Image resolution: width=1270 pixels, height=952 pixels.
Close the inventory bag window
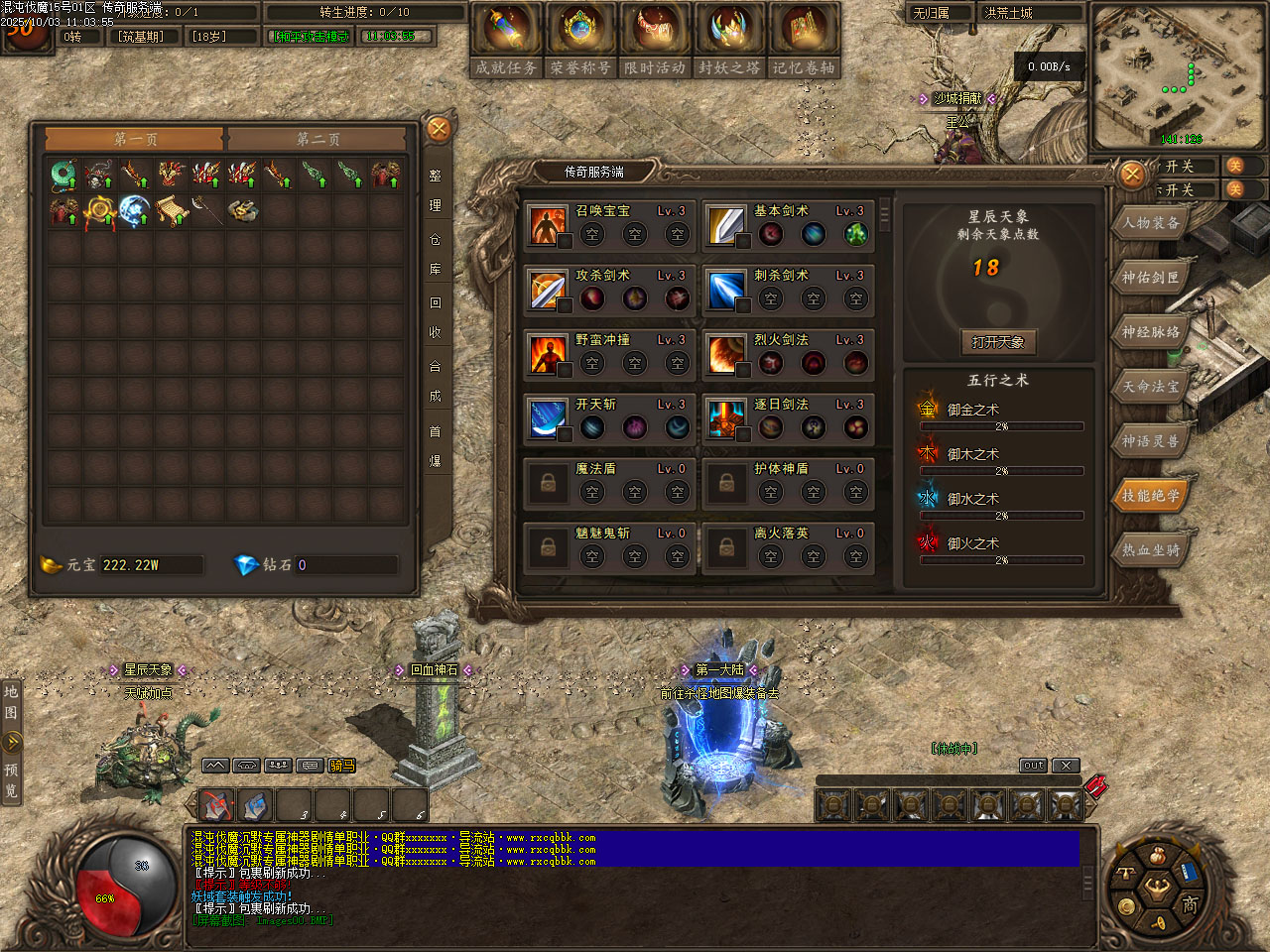(439, 129)
